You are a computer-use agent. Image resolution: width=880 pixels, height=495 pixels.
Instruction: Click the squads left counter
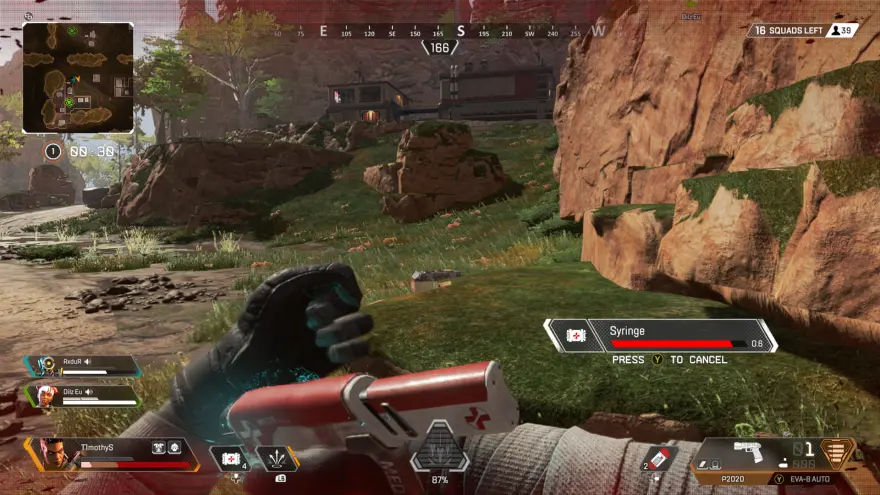[x=801, y=30]
